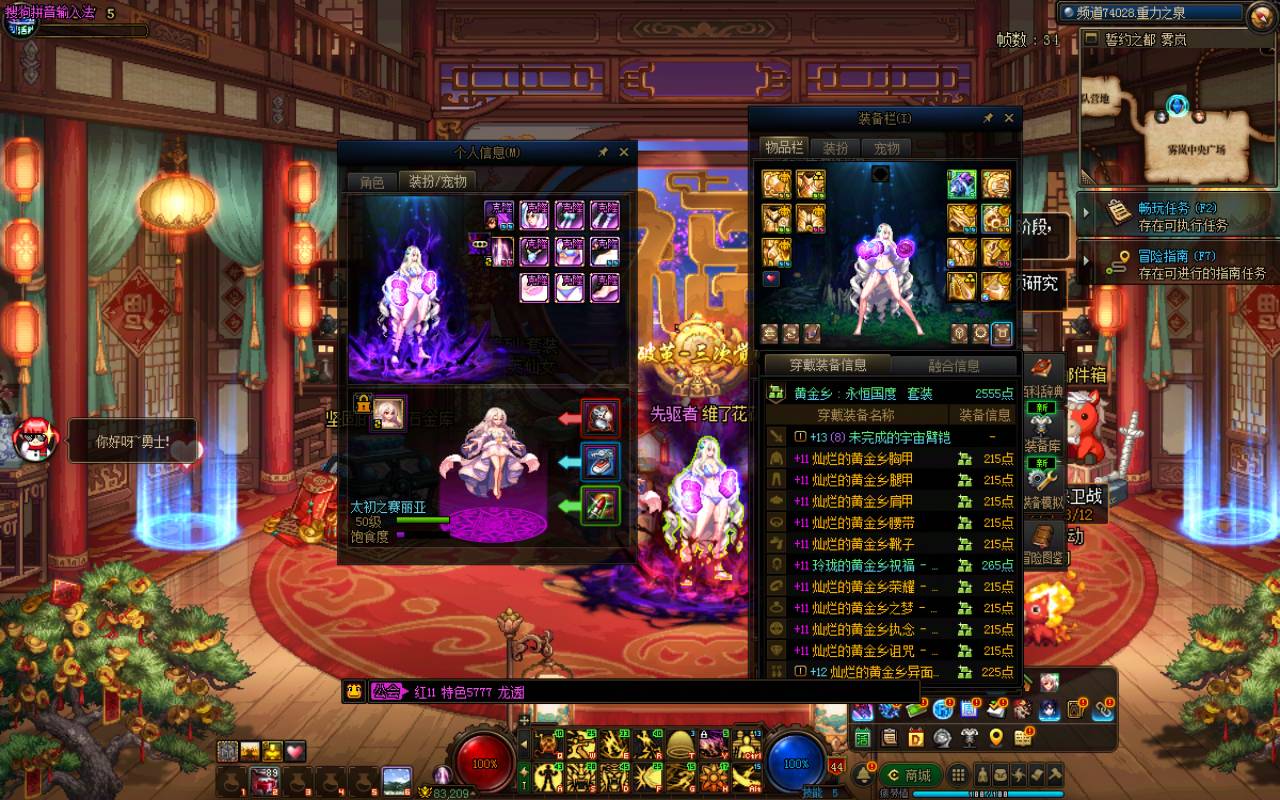Screen dimensions: 1280x800
Task: Show the 融合信息 fusion info tab
Action: tap(953, 365)
